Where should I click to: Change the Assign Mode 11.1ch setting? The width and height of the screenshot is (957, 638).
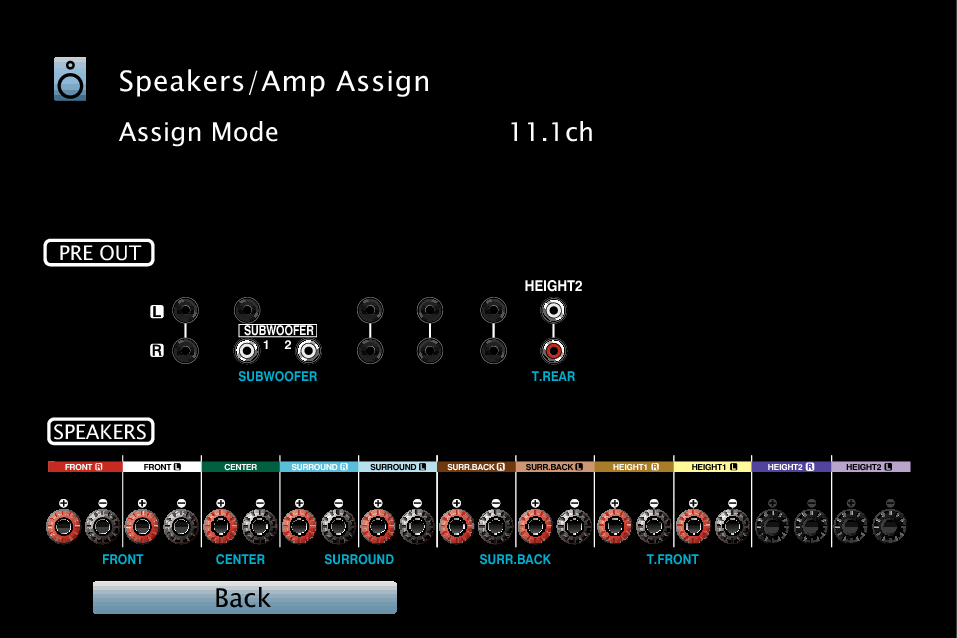(551, 133)
